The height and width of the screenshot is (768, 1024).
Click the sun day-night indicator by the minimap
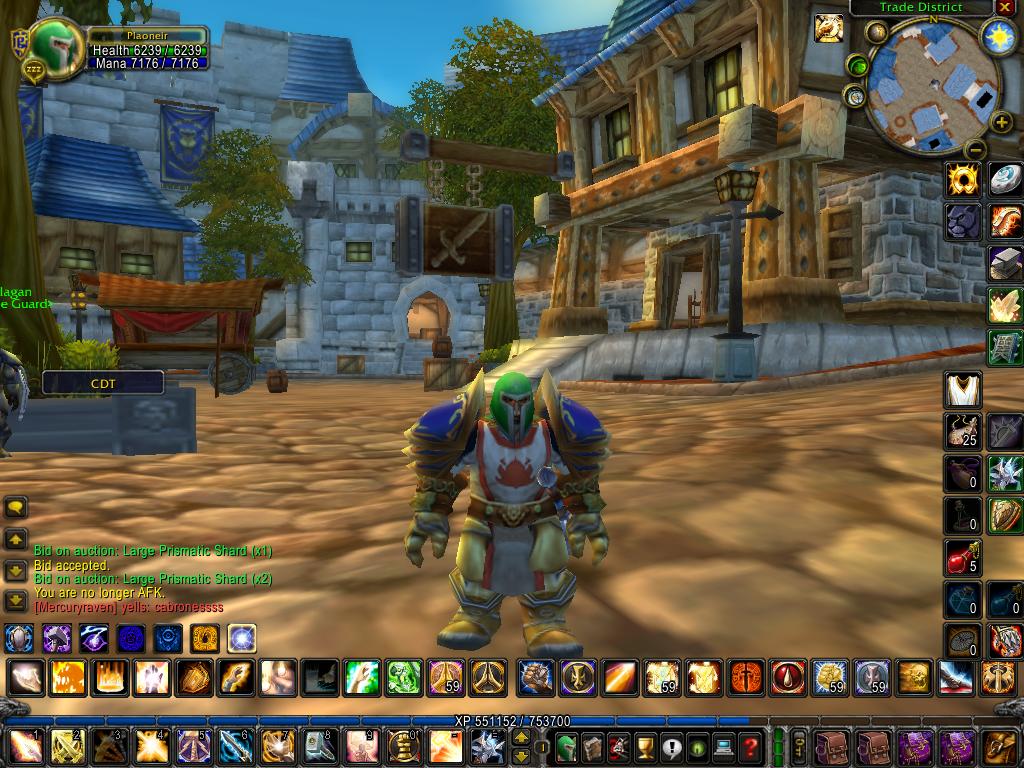click(998, 37)
